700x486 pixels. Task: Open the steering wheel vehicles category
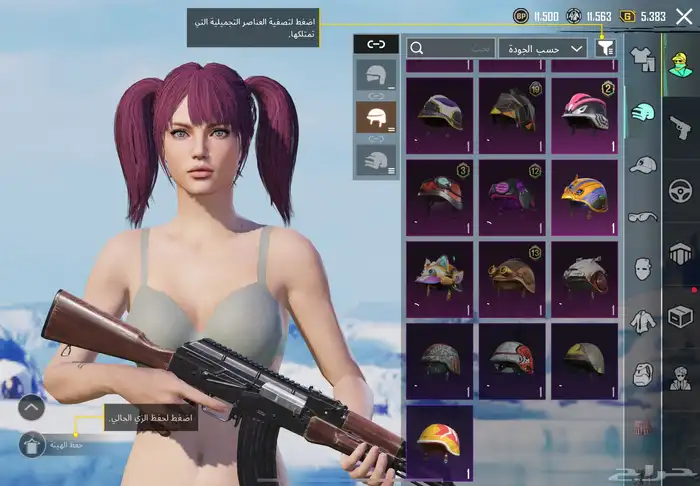pos(682,190)
